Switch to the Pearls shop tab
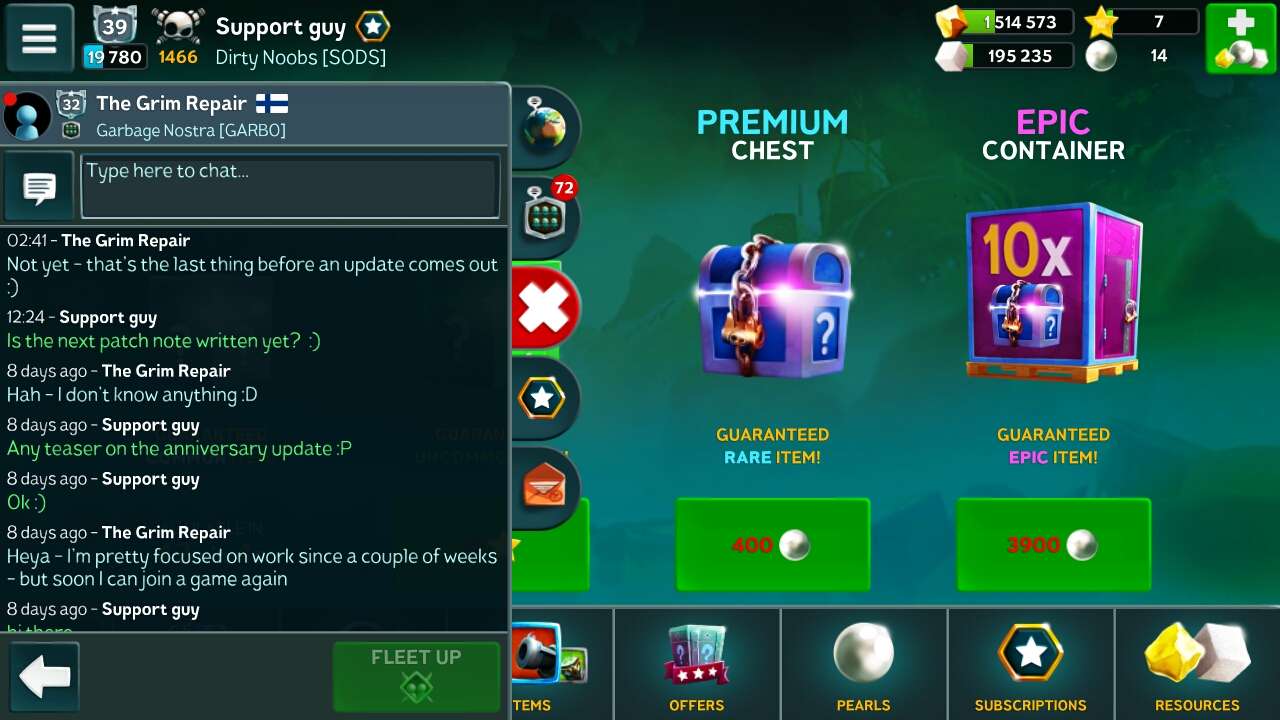 tap(863, 665)
